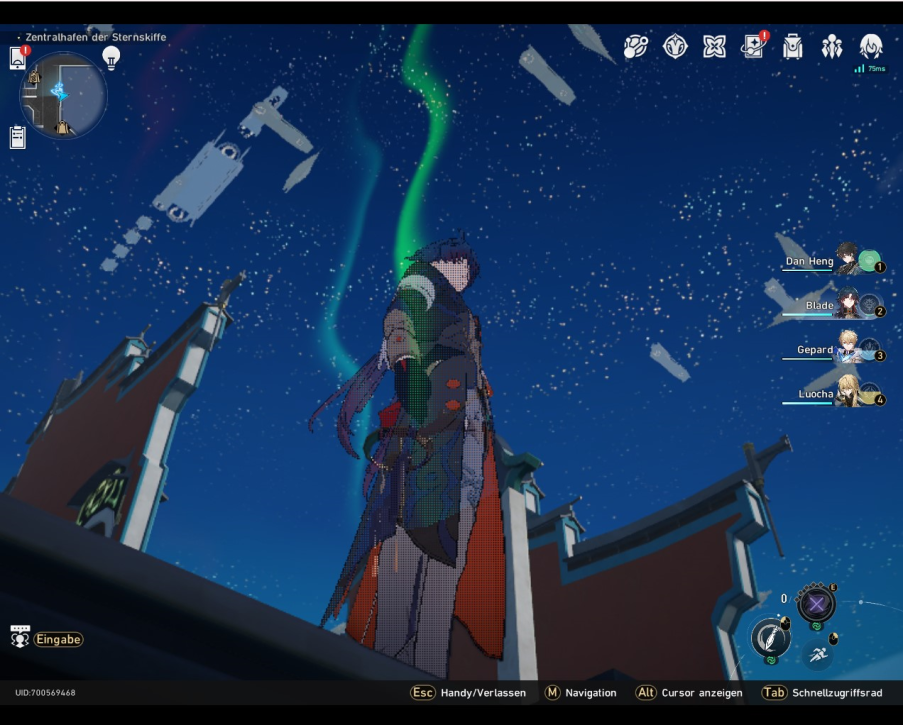This screenshot has height=725, width=903.
Task: Open the orbit-shaped icon in the top bar
Action: (636, 47)
